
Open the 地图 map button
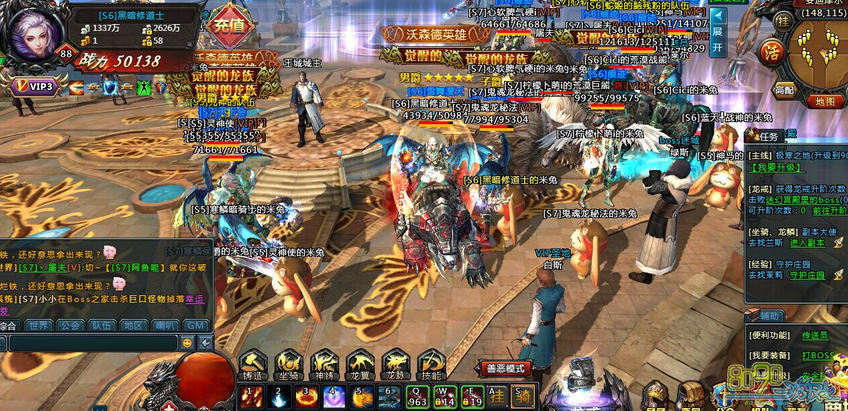(x=825, y=101)
